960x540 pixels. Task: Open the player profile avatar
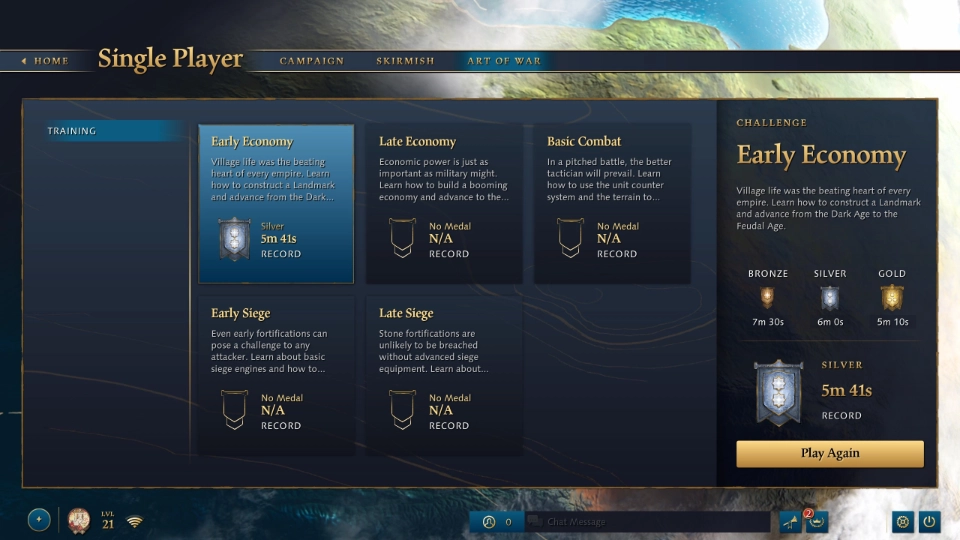[x=79, y=520]
